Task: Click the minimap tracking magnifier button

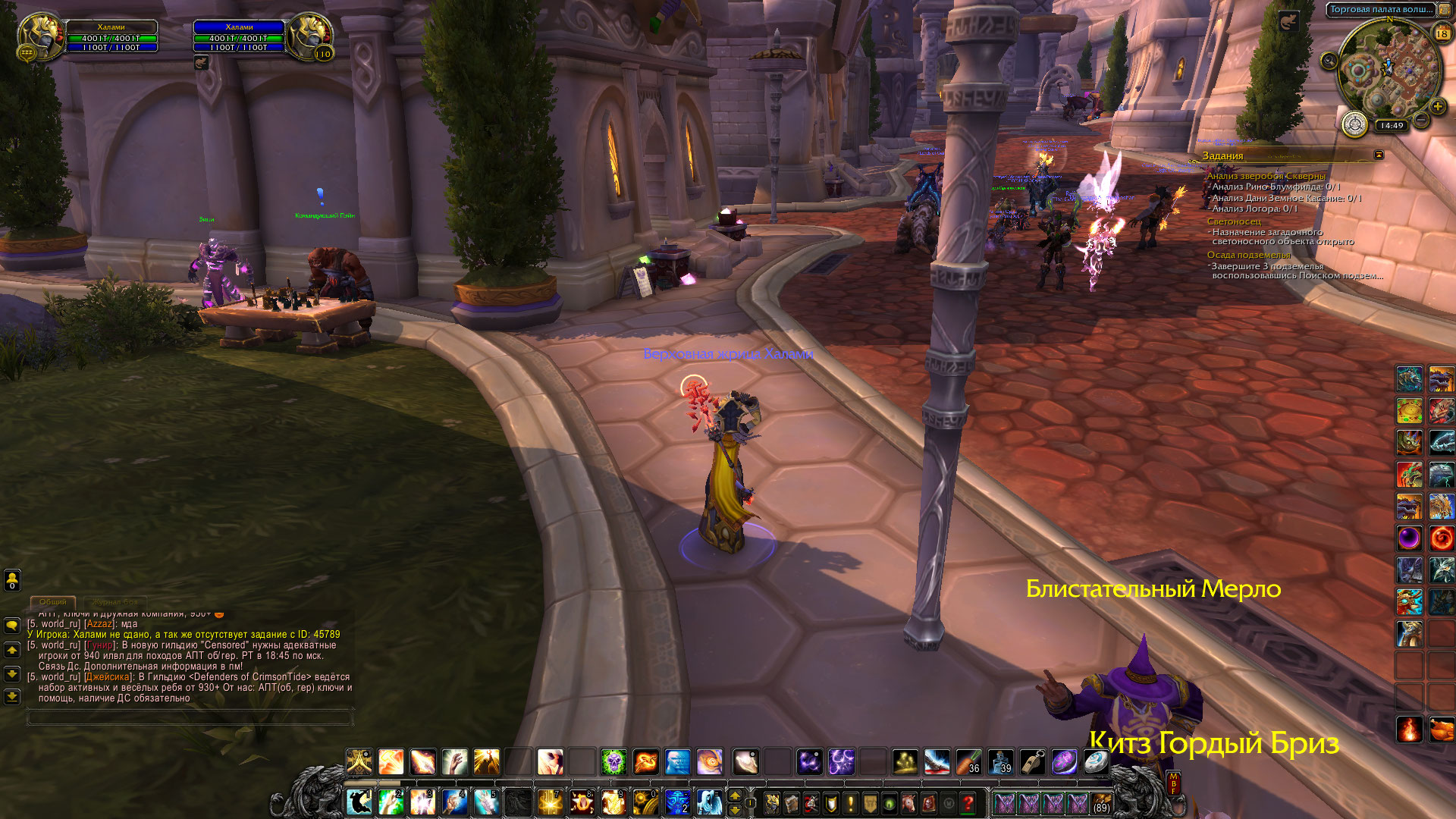Action: tap(1329, 61)
